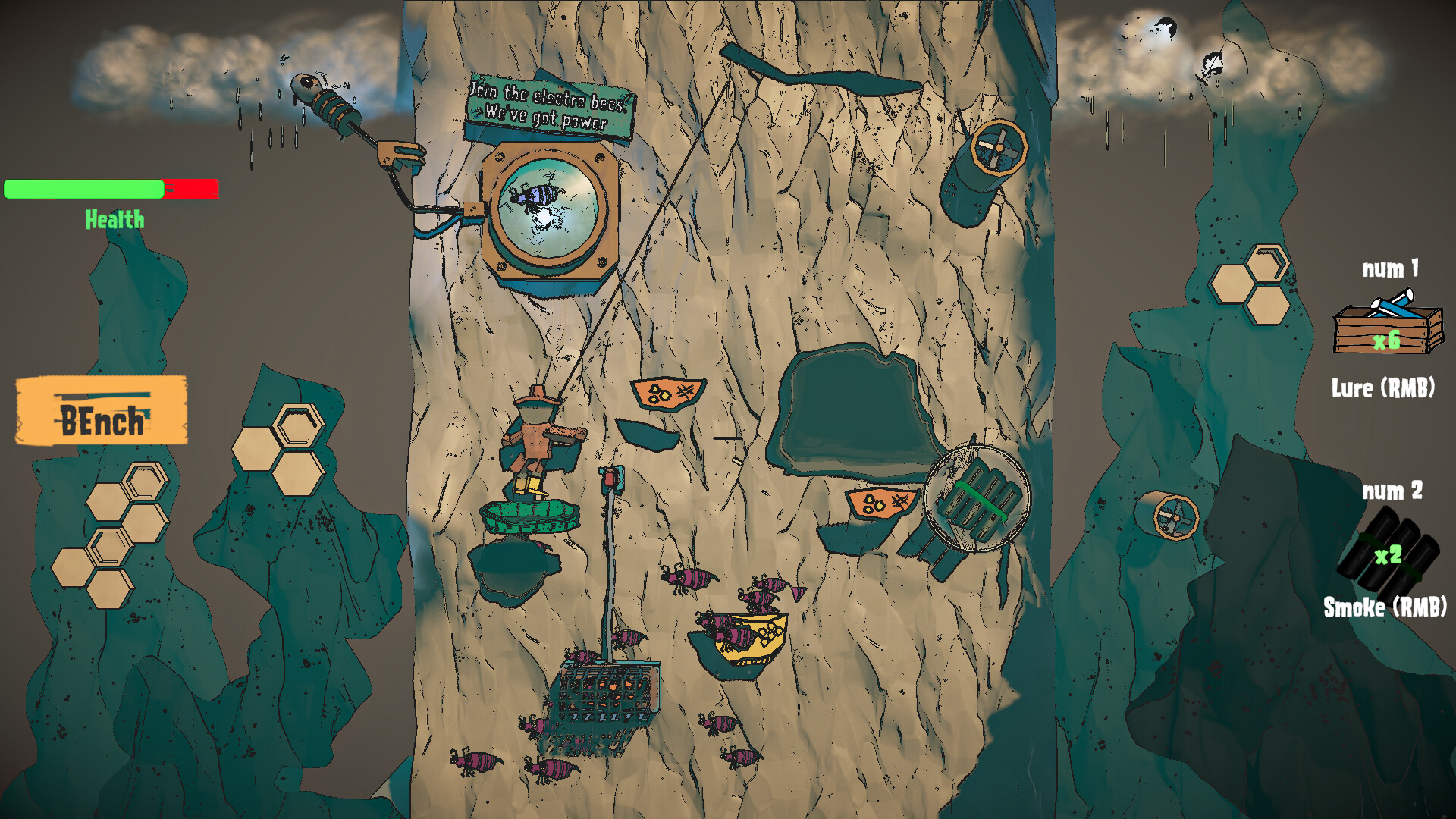Toggle the green basket under the character
This screenshot has height=819, width=1456.
coord(529,516)
